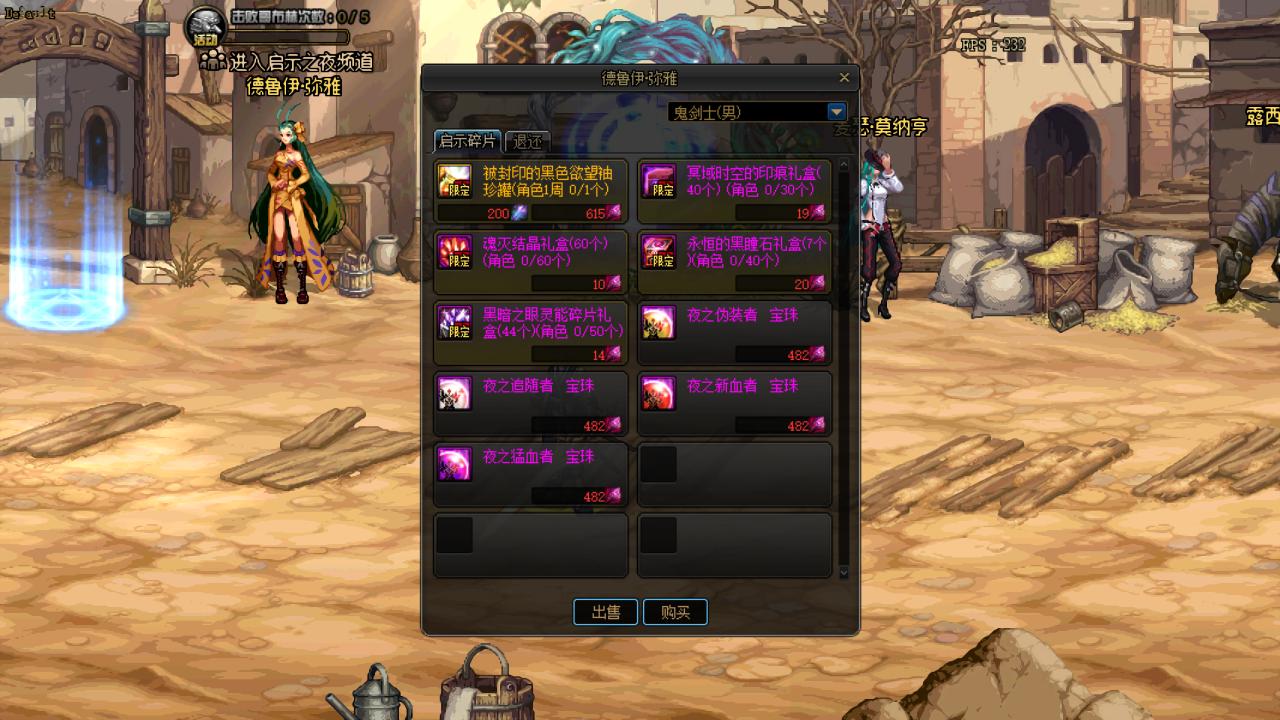Select the 夜之追随者 宝珠 item
The image size is (1280, 720).
pyautogui.click(x=531, y=404)
